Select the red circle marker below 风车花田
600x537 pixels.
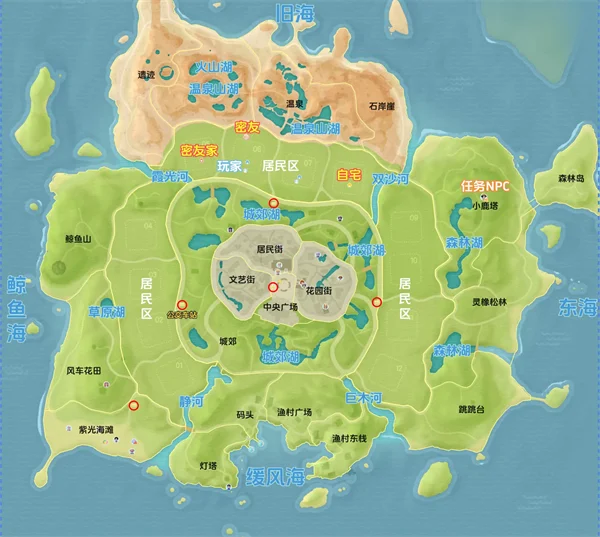click(x=133, y=405)
